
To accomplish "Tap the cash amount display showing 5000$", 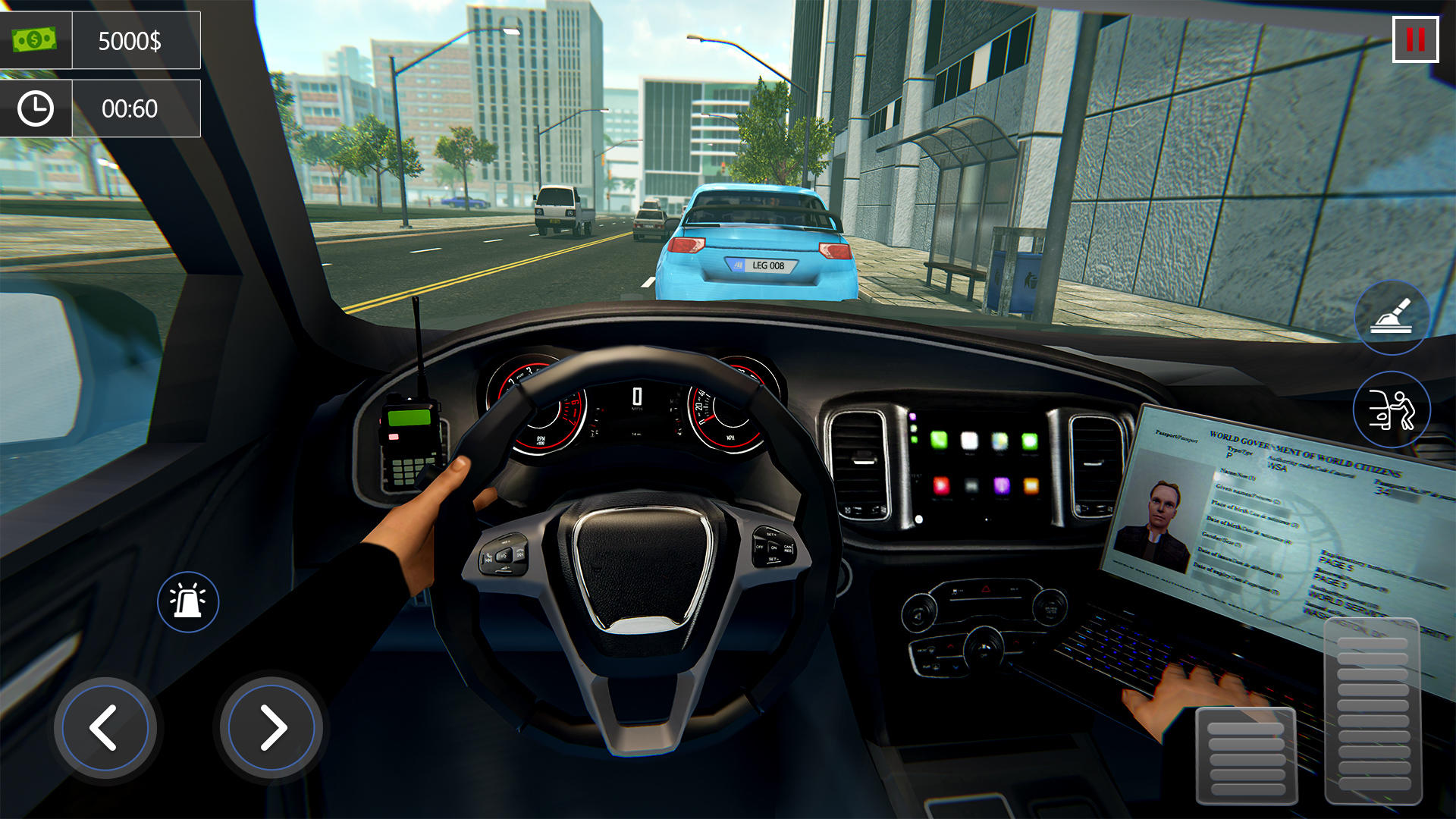I will click(x=129, y=39).
